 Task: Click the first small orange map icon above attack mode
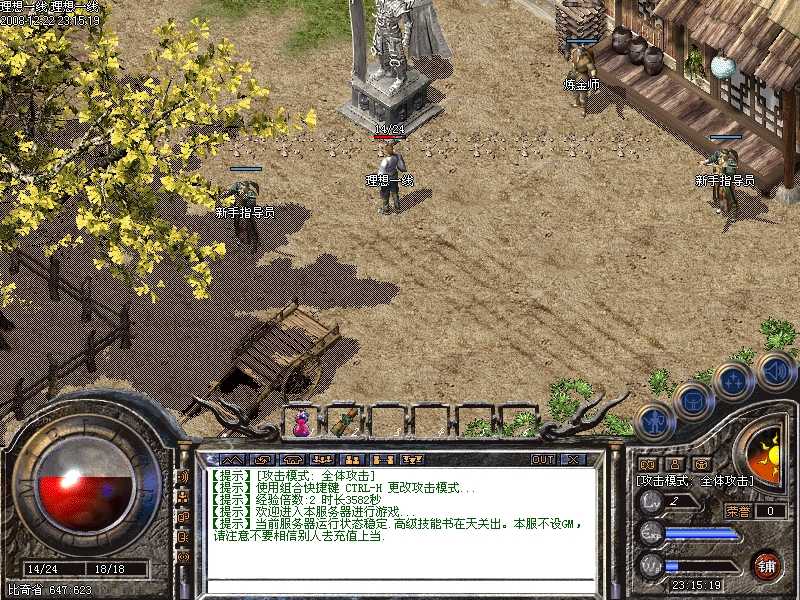pyautogui.click(x=647, y=464)
